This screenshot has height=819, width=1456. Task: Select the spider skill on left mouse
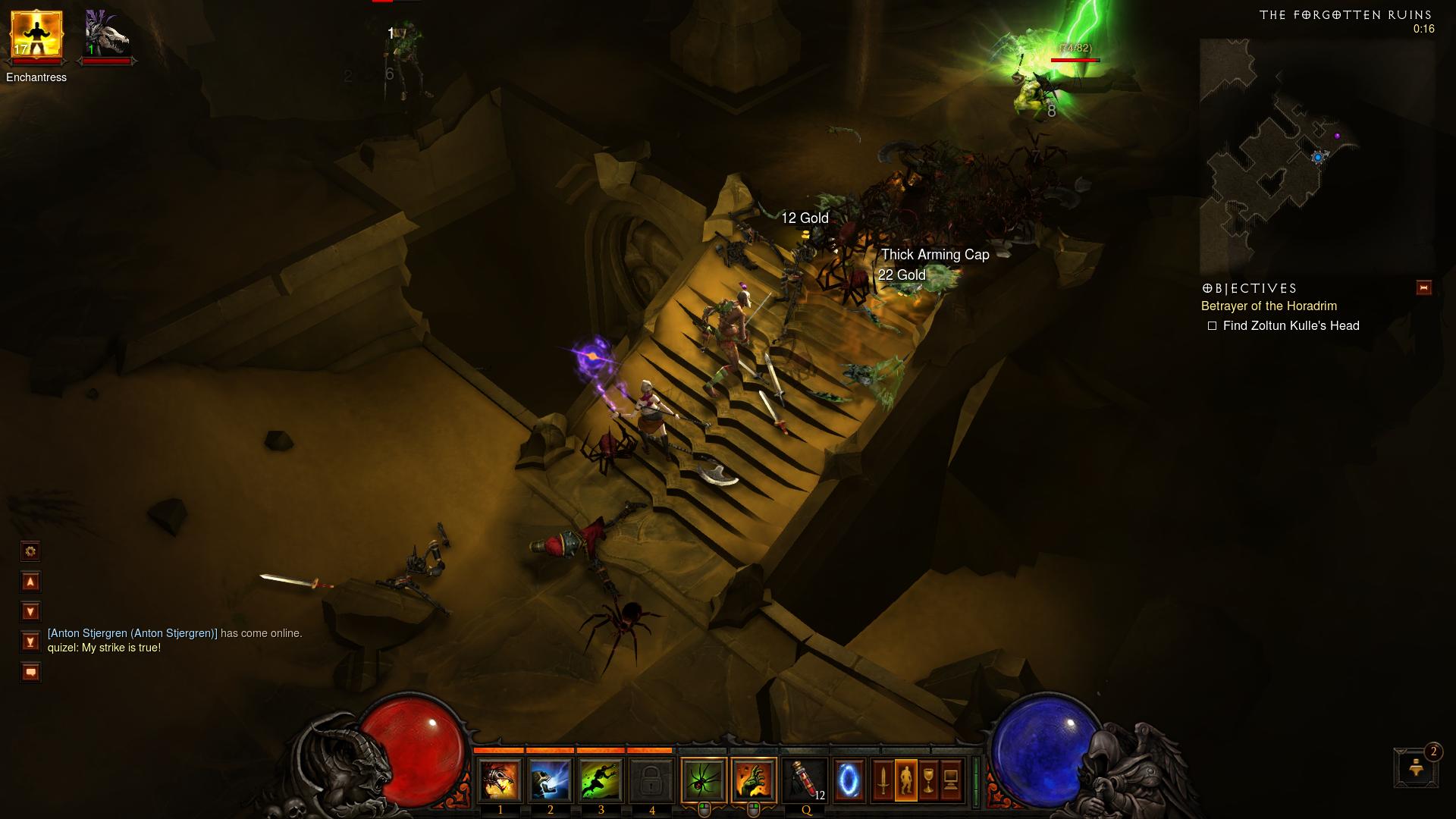[704, 780]
